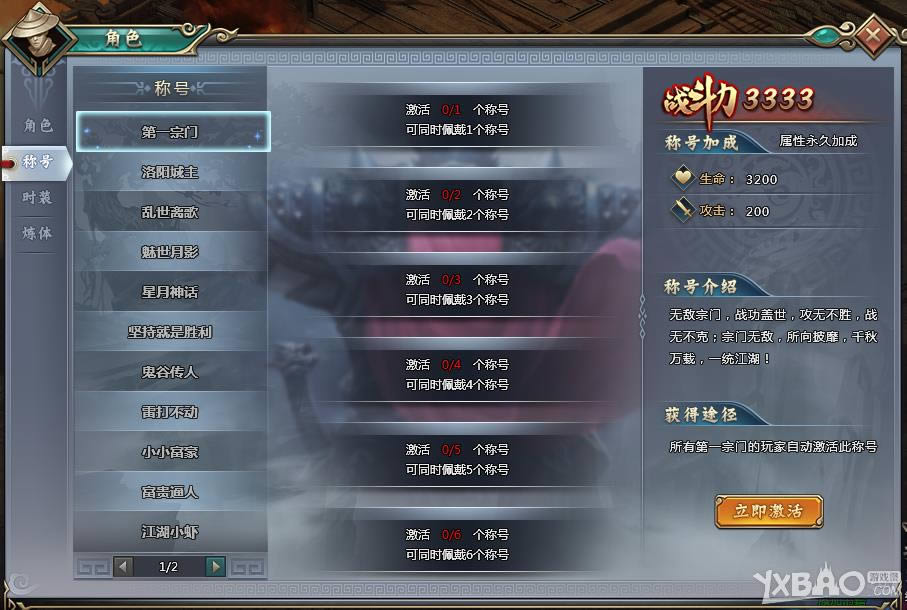Select the 称号 side tab

(38, 162)
